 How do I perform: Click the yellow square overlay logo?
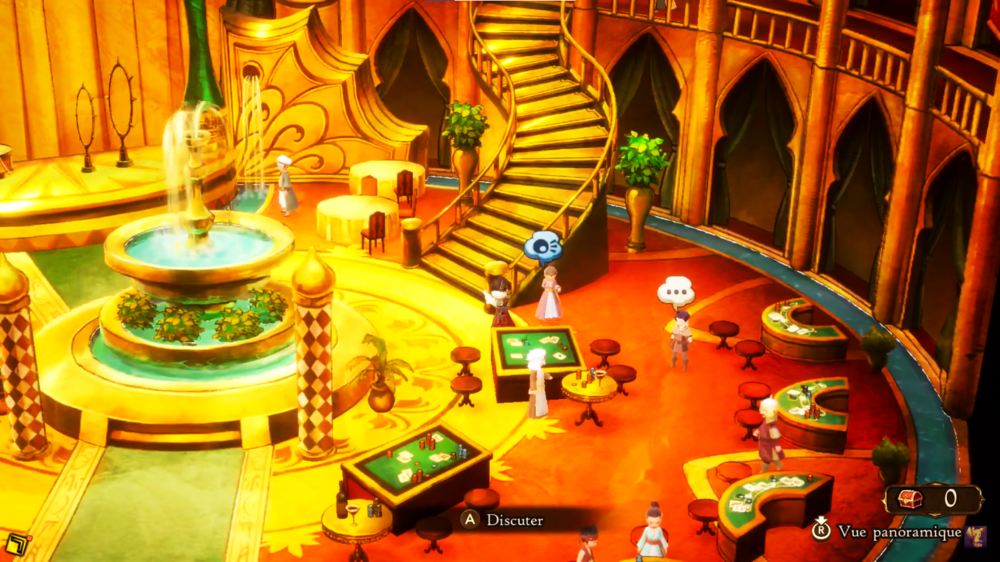(16, 545)
